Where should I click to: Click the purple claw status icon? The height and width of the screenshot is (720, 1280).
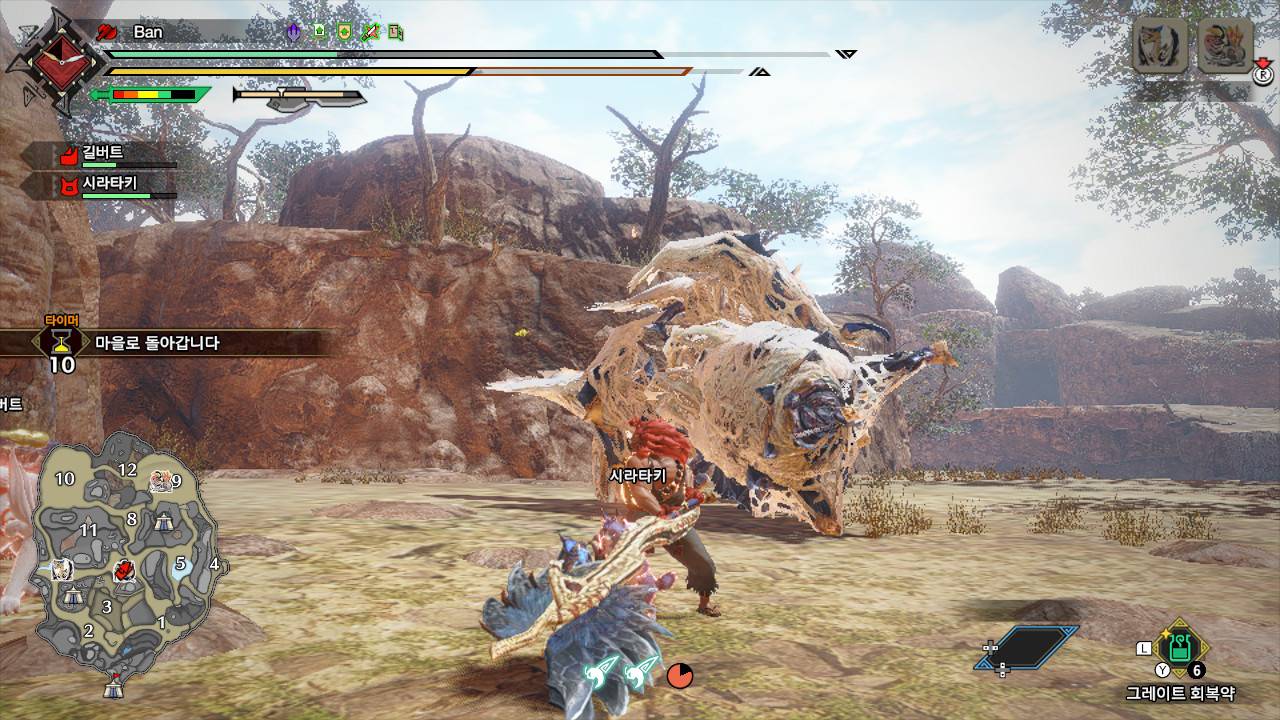pos(293,32)
